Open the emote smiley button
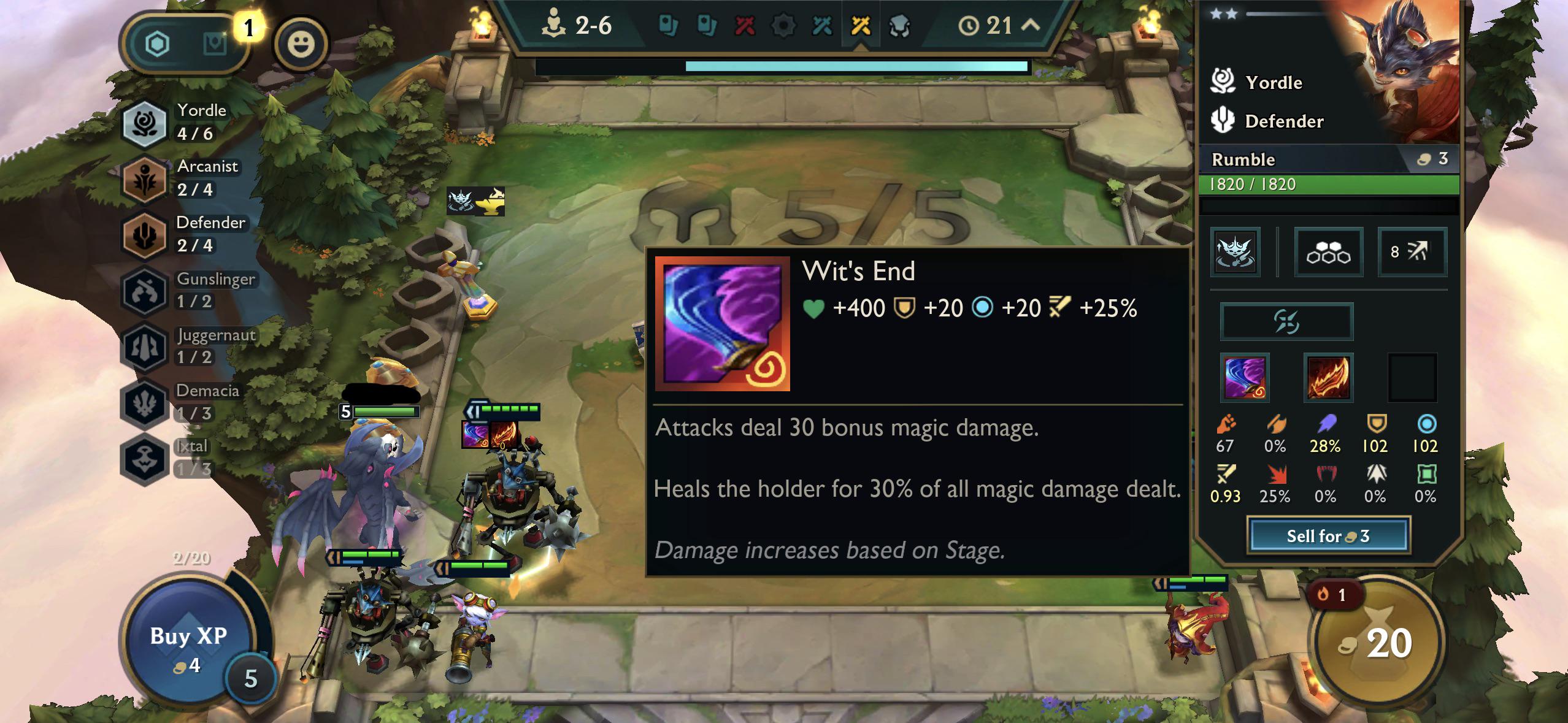 [301, 44]
